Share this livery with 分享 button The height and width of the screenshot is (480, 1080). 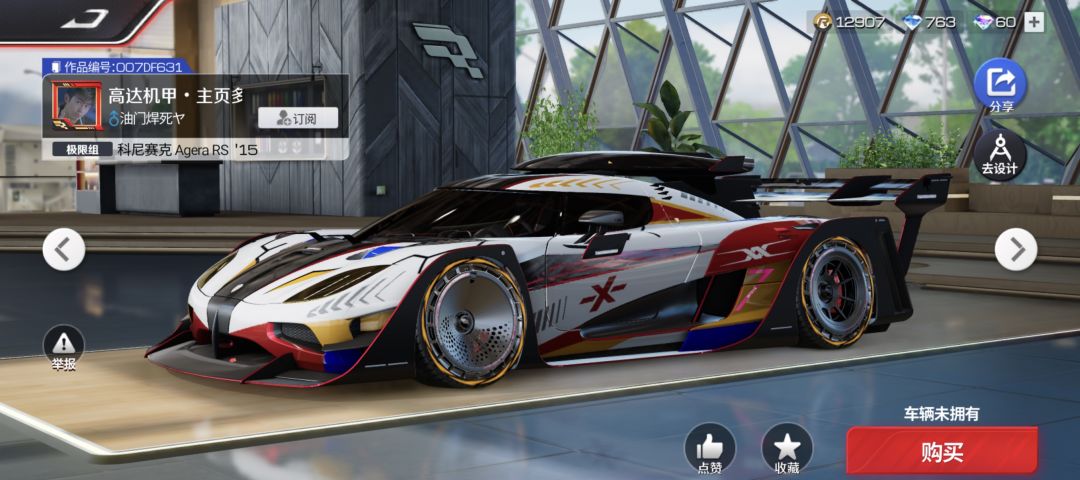(1000, 85)
